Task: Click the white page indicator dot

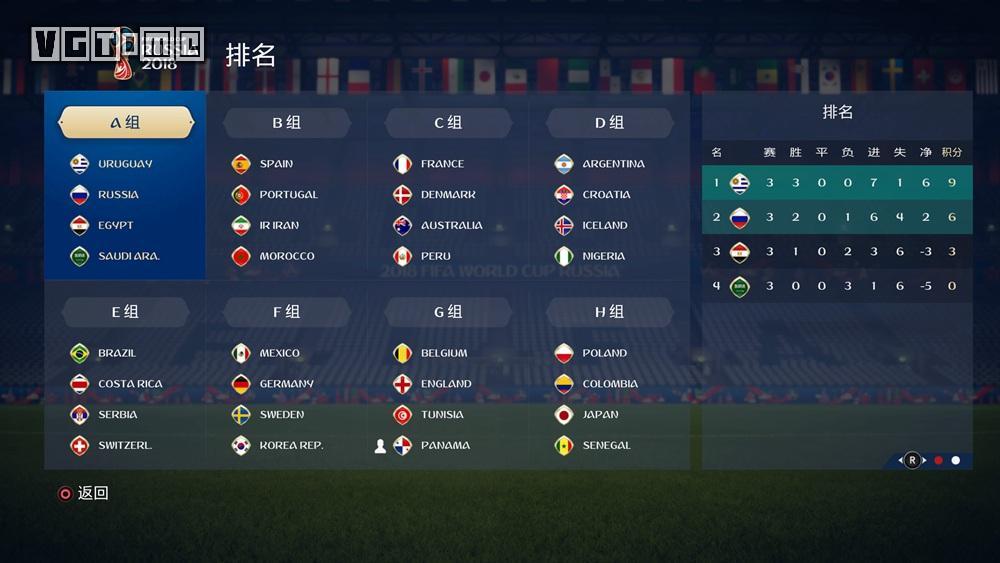Action: click(x=956, y=461)
